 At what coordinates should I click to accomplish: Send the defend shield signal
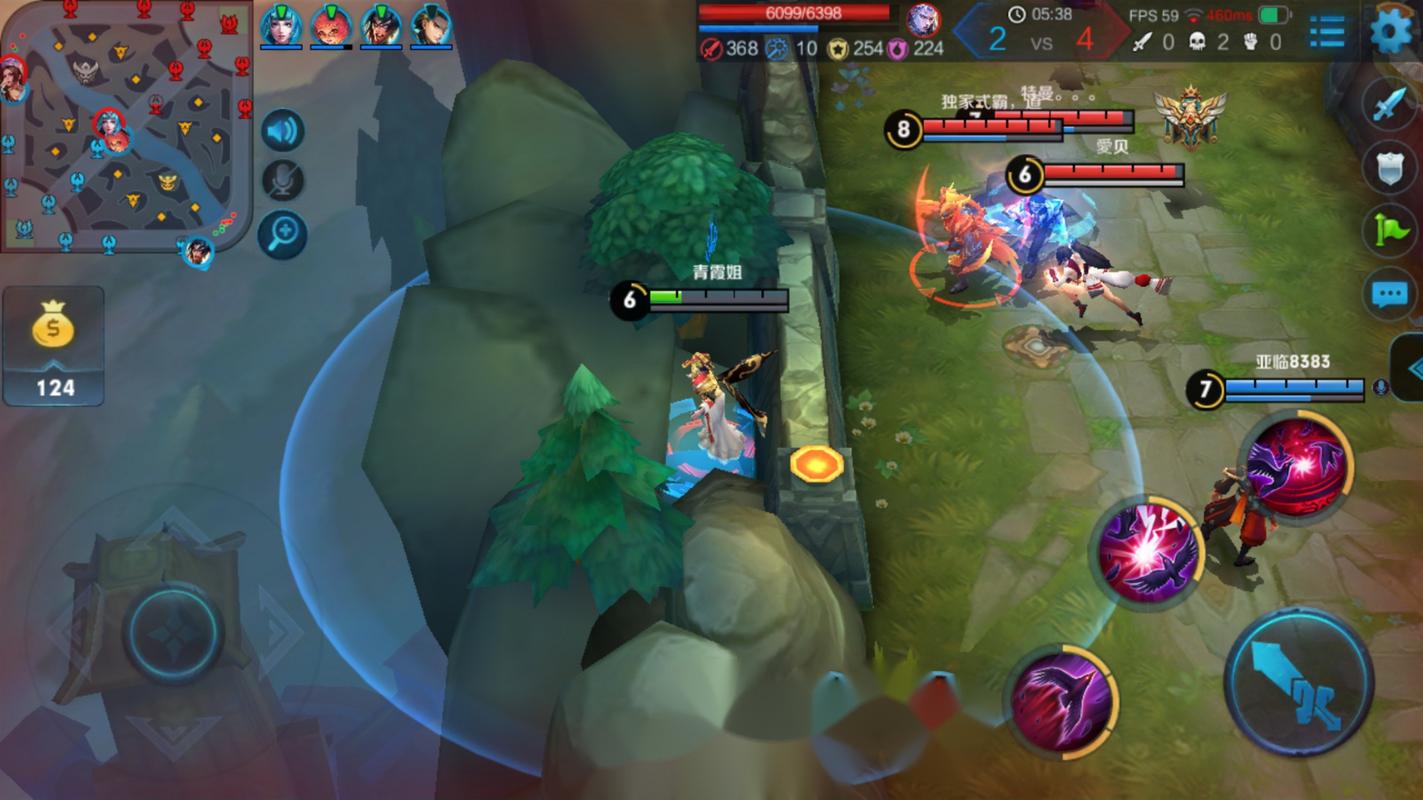tap(1389, 167)
